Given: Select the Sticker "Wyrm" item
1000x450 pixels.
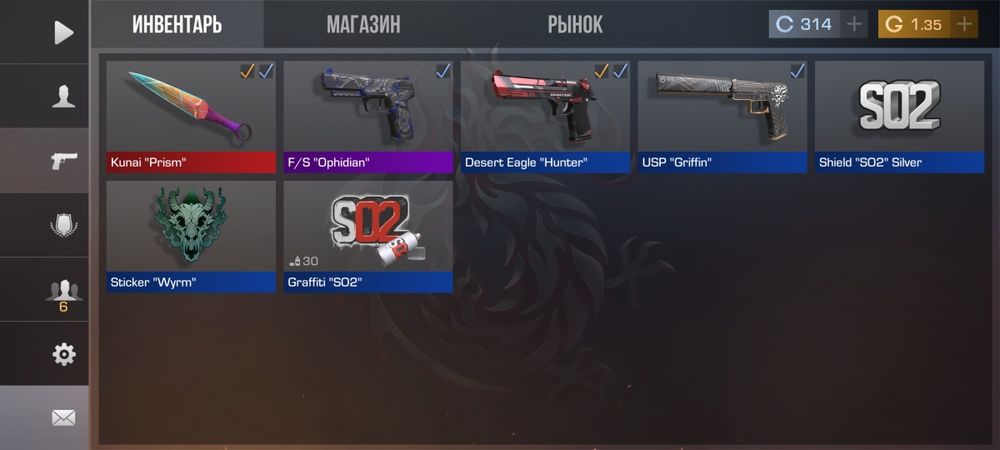Looking at the screenshot, I should coord(191,236).
